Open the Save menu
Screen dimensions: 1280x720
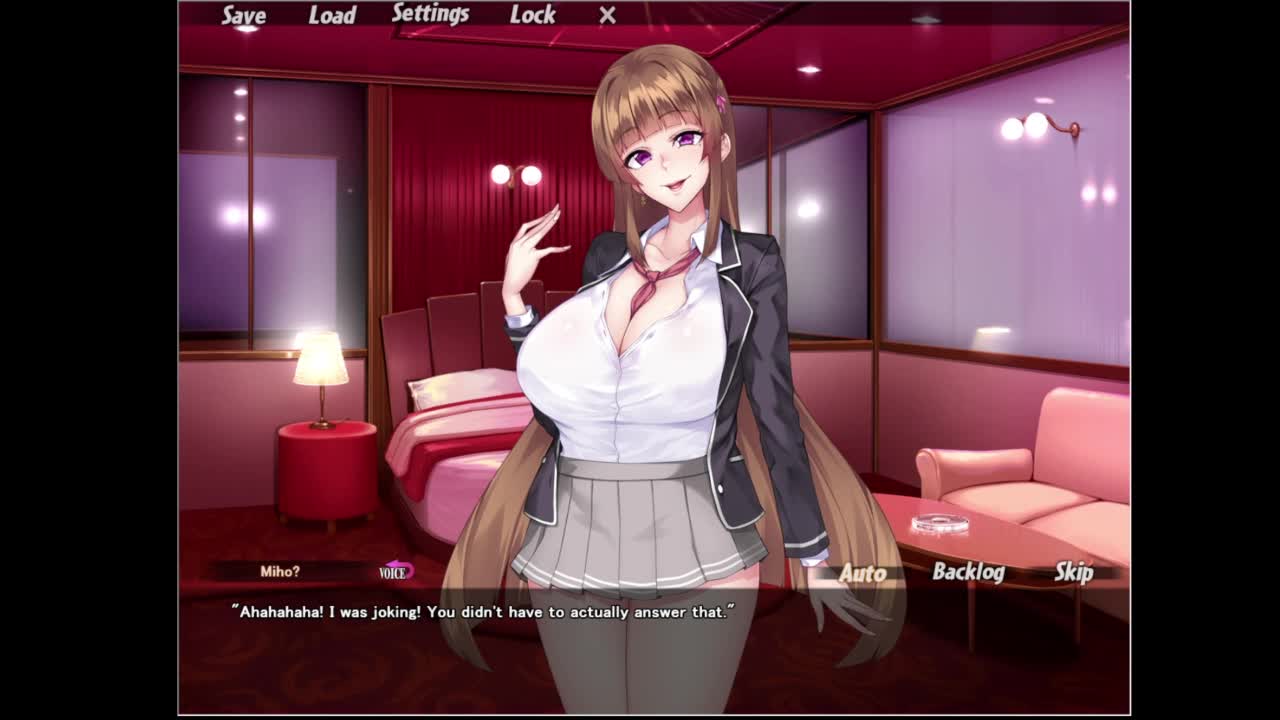[243, 15]
